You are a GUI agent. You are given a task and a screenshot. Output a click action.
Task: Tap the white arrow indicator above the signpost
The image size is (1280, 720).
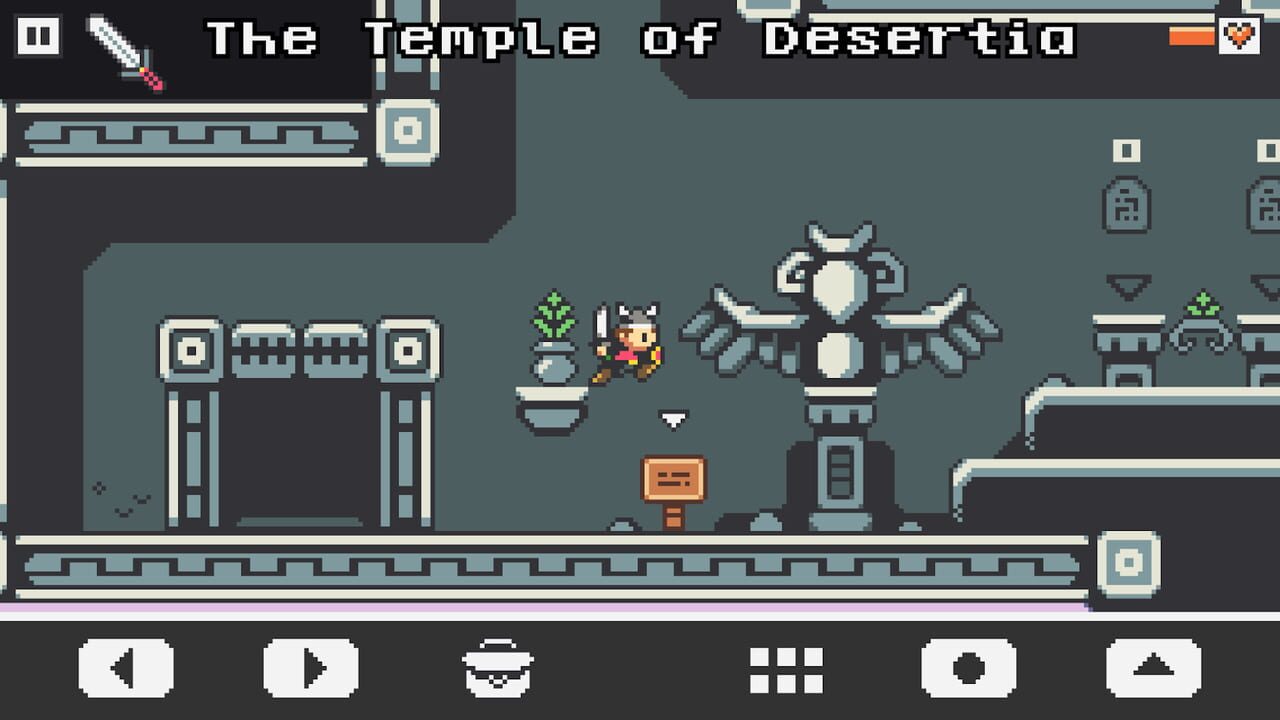click(x=675, y=420)
